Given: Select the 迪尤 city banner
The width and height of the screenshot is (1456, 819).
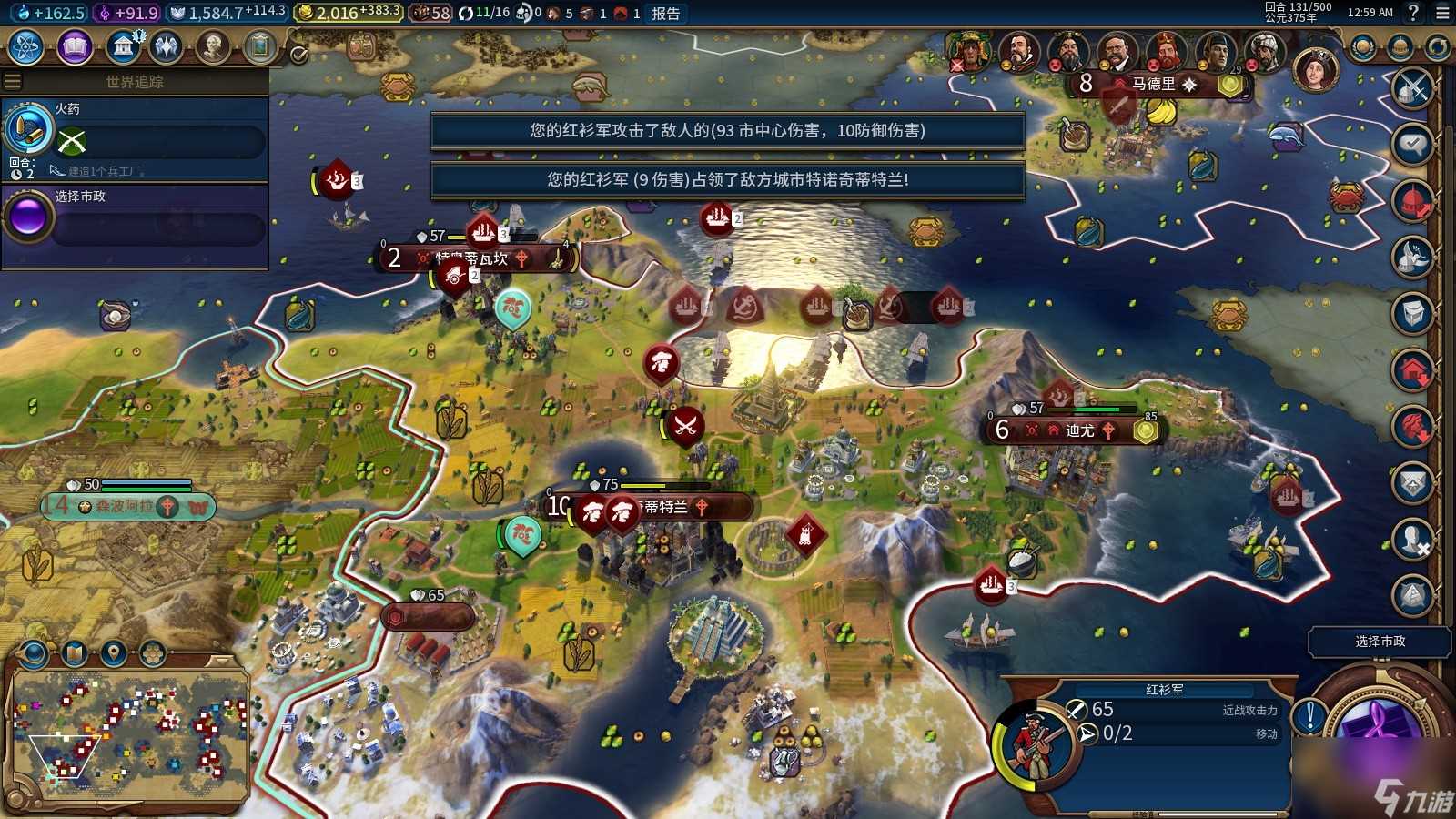Looking at the screenshot, I should 1080,430.
